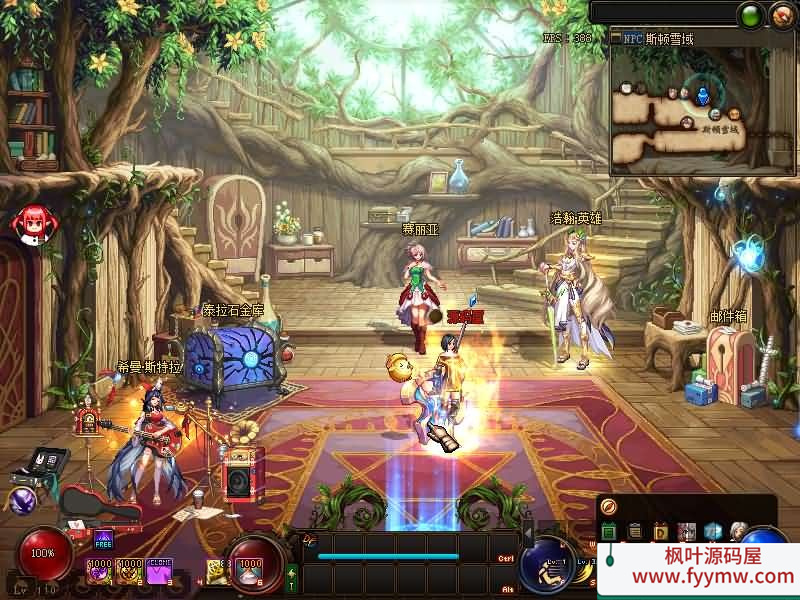Click the round orange compass menu icon
Screen dimensions: 800x600
click(609, 508)
